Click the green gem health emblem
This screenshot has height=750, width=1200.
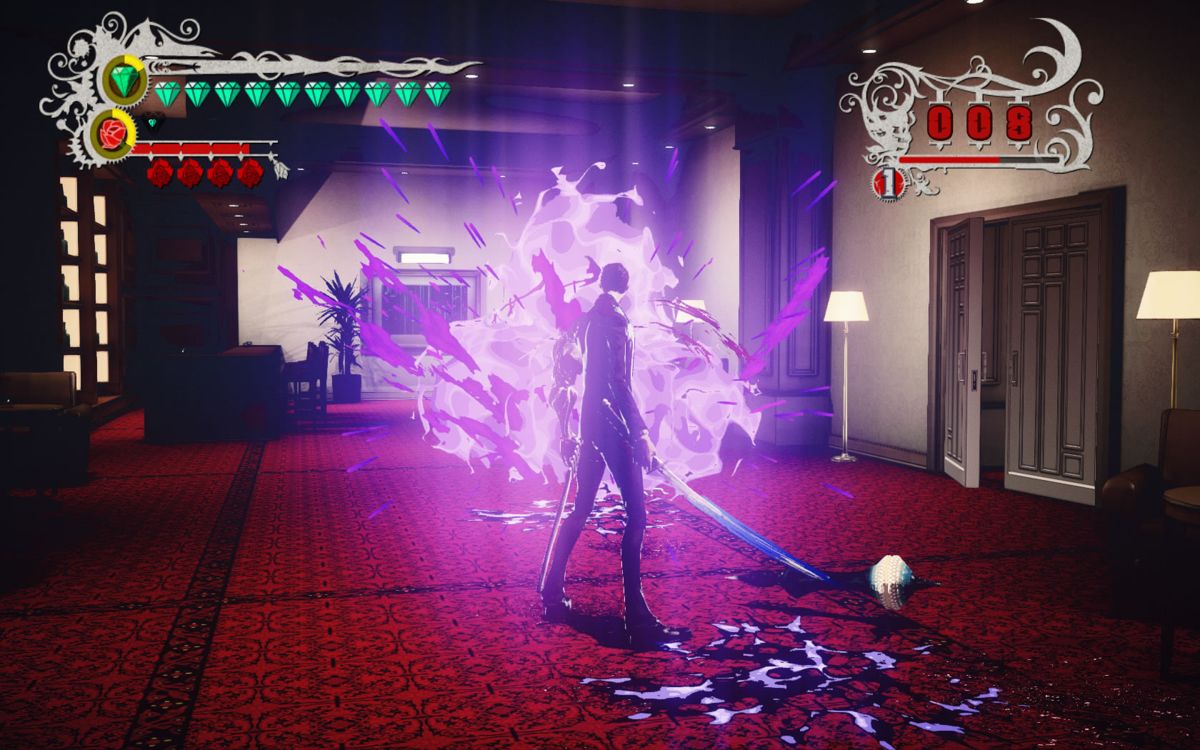(123, 80)
